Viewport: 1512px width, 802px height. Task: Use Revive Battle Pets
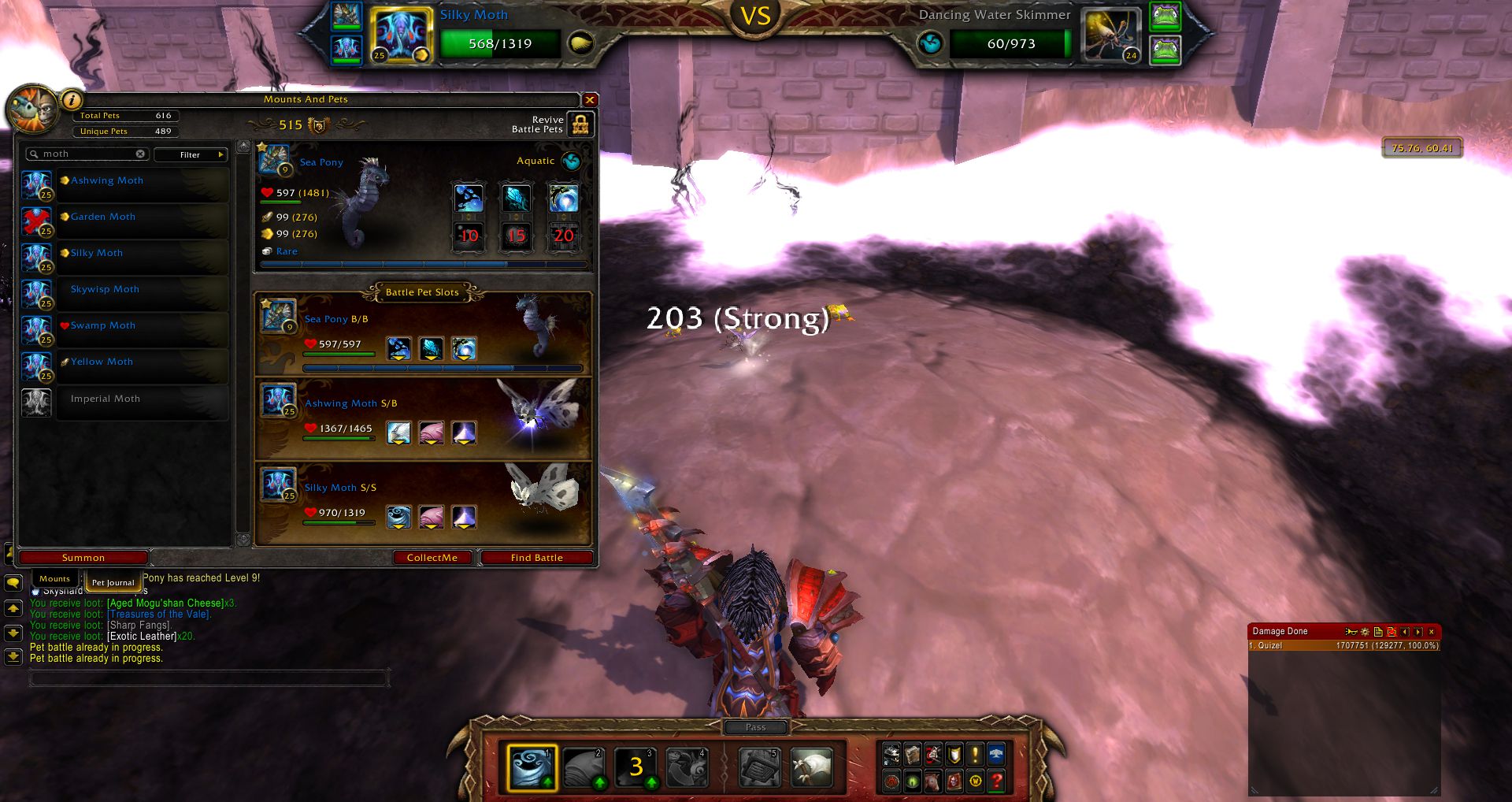click(x=580, y=124)
